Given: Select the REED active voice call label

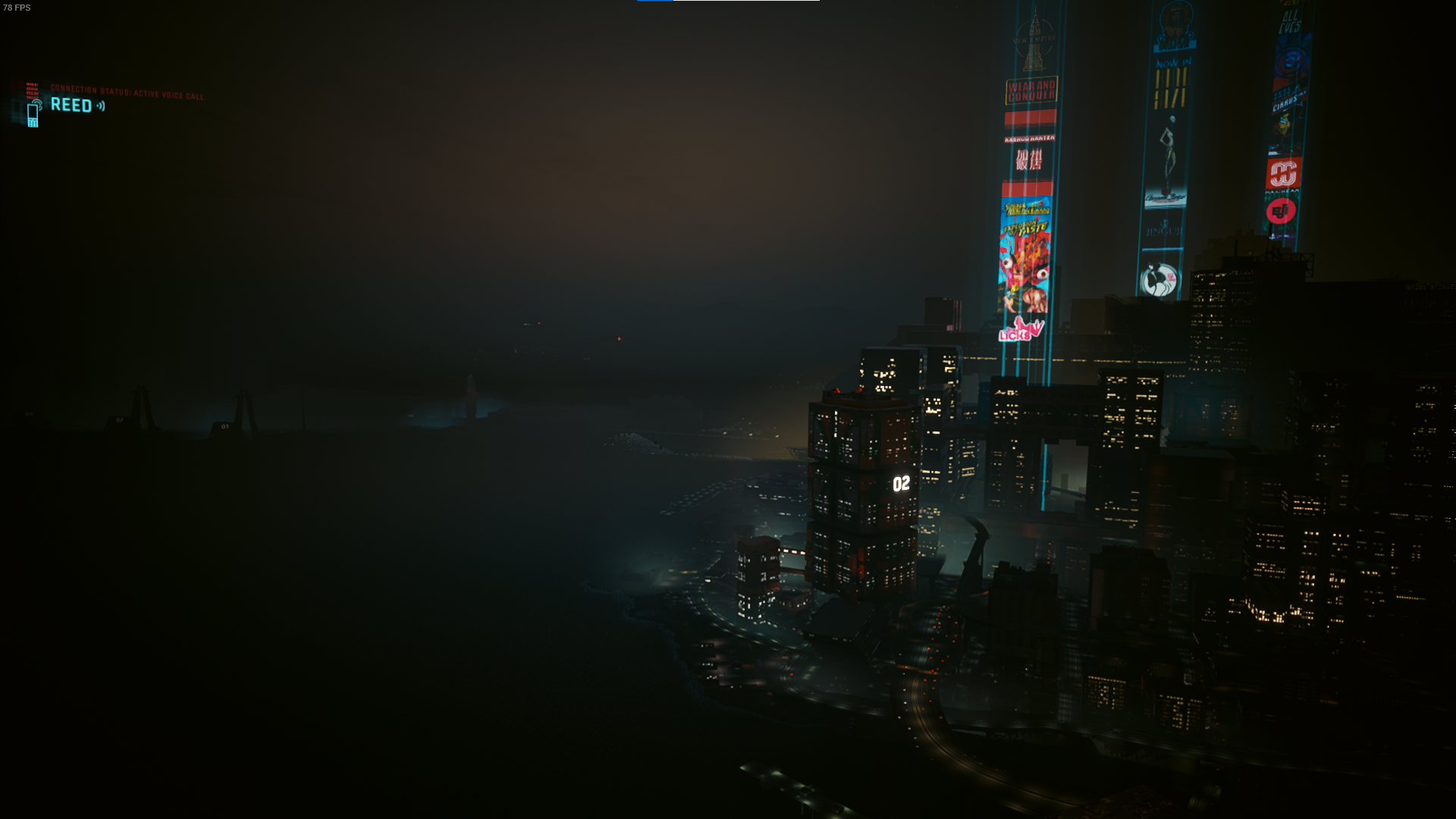Looking at the screenshot, I should (x=71, y=105).
